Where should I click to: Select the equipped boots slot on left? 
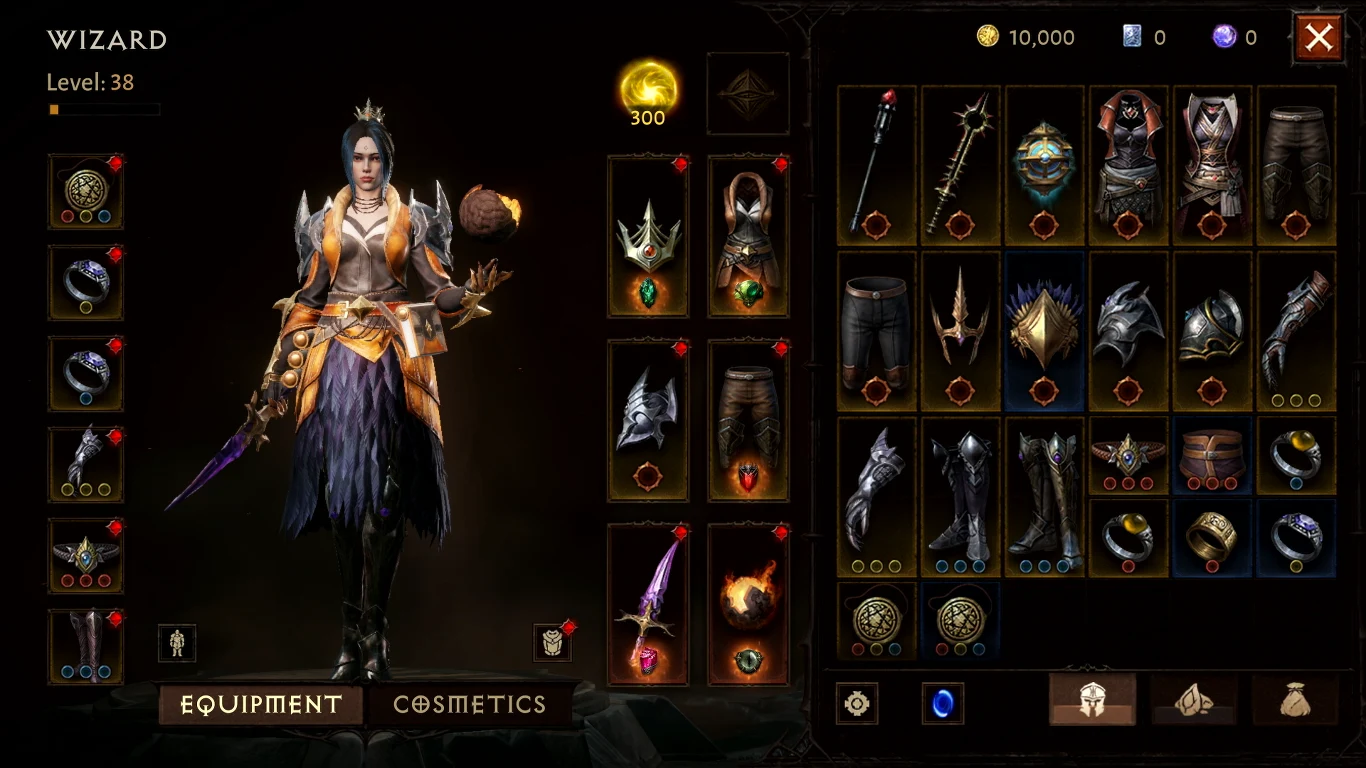tap(85, 645)
